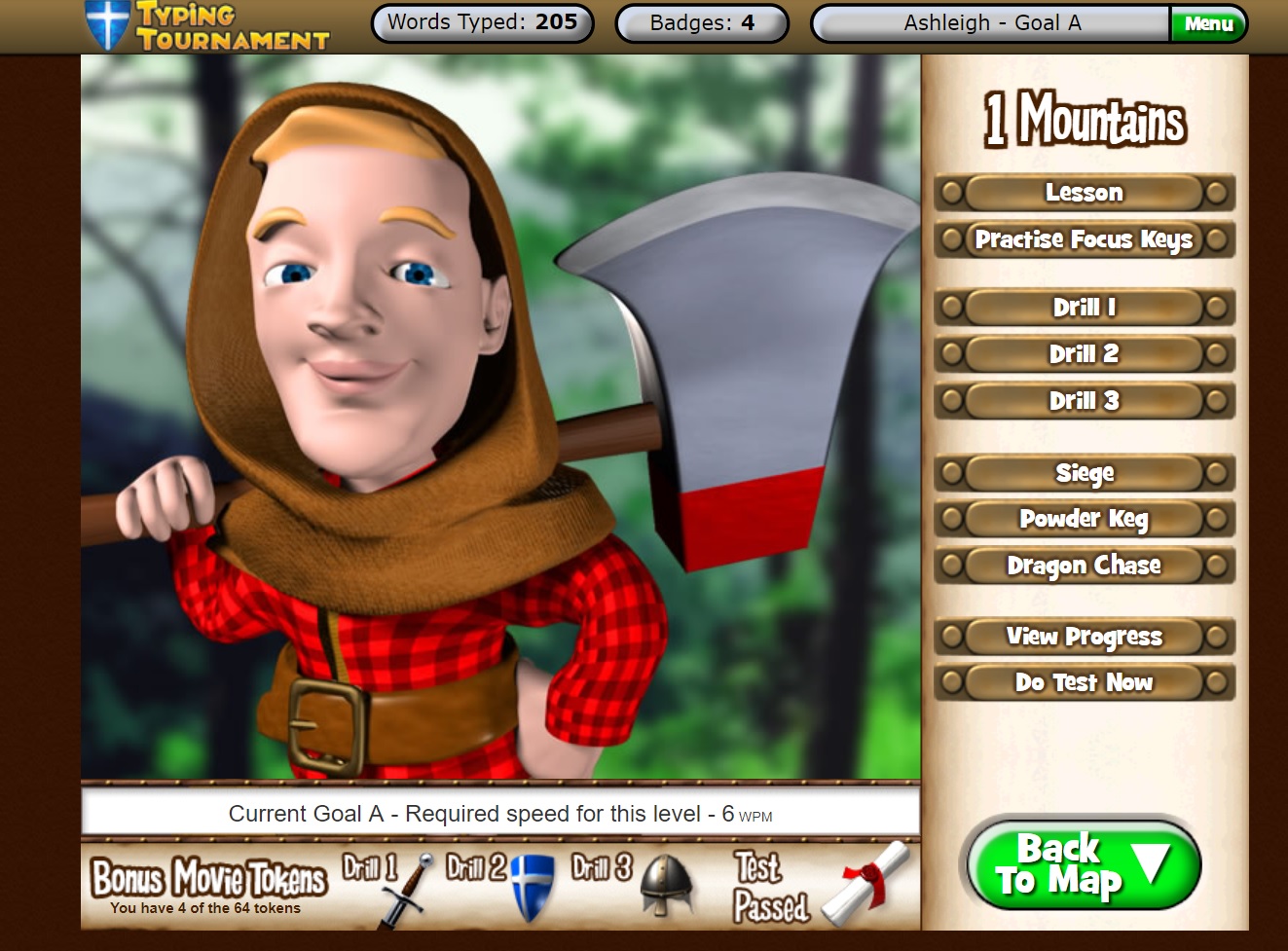This screenshot has height=951, width=1288.
Task: Start the Mountains Lesson
Action: tap(1083, 193)
